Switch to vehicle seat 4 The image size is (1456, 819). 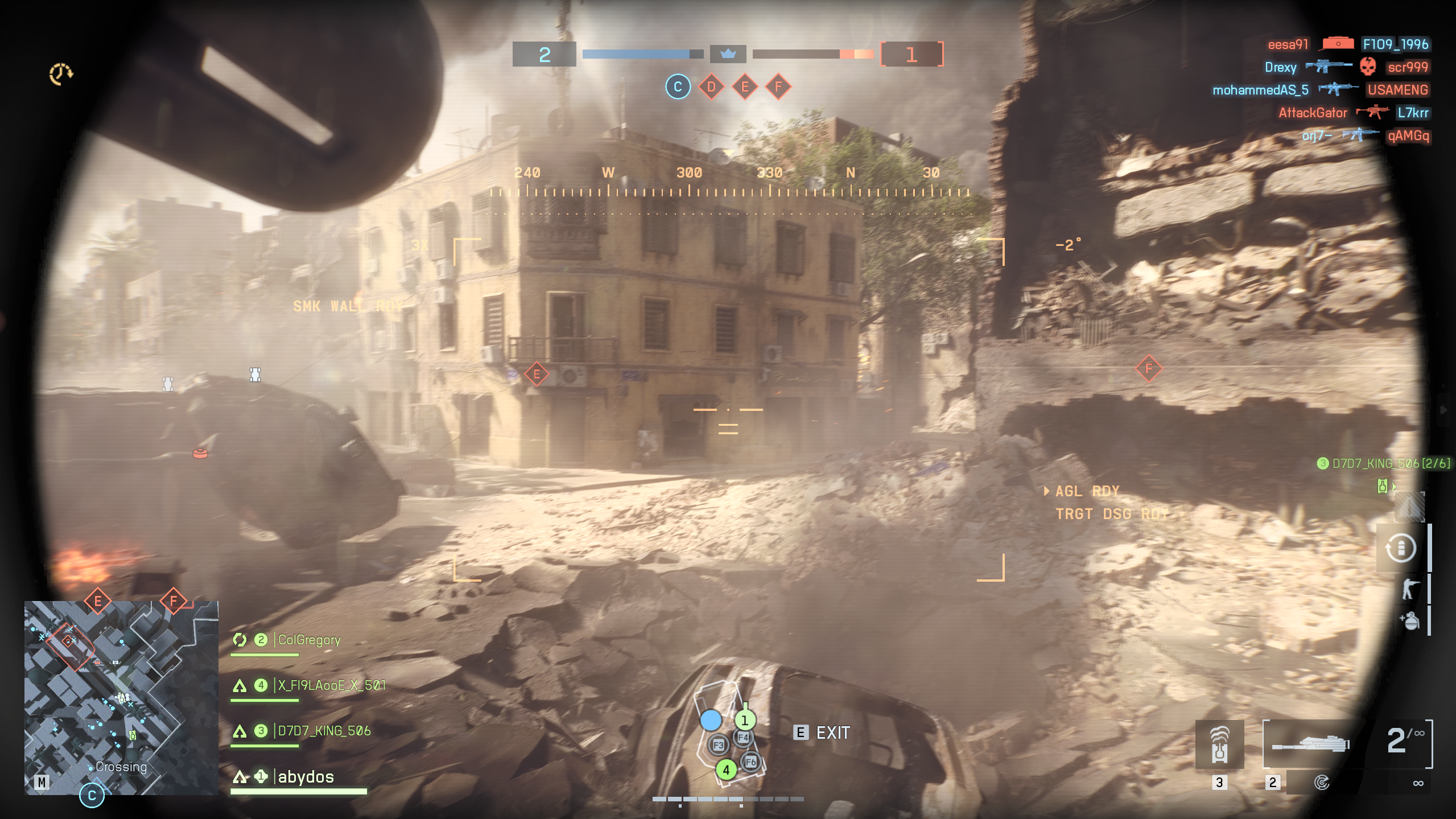725,770
